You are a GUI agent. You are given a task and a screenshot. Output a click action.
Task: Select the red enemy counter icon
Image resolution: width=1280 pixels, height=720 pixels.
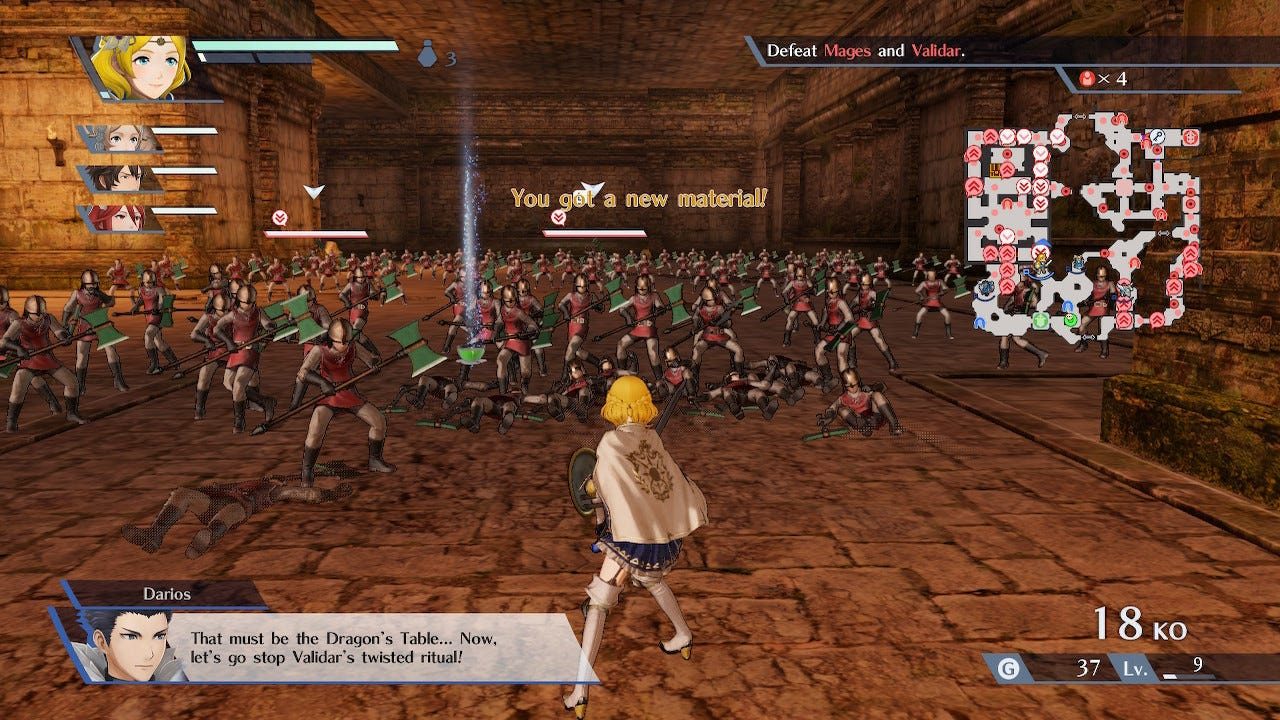[1088, 78]
